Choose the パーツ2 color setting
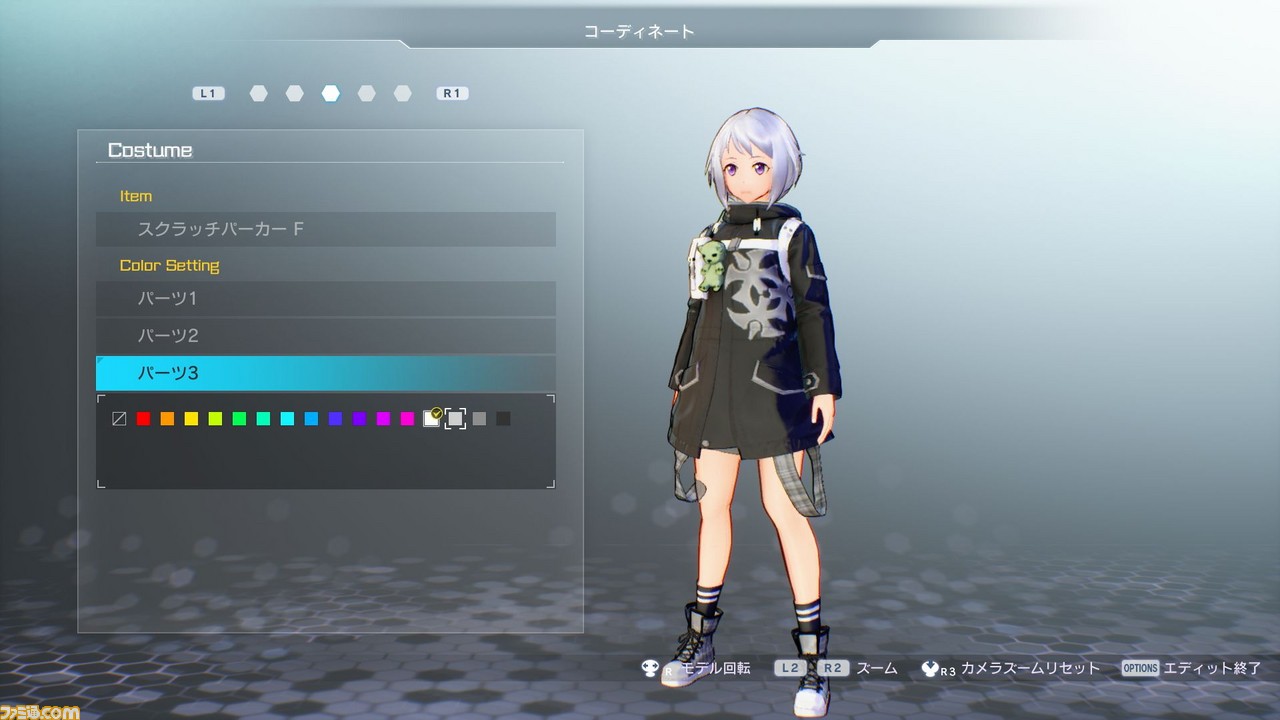The height and width of the screenshot is (720, 1280). 325,335
